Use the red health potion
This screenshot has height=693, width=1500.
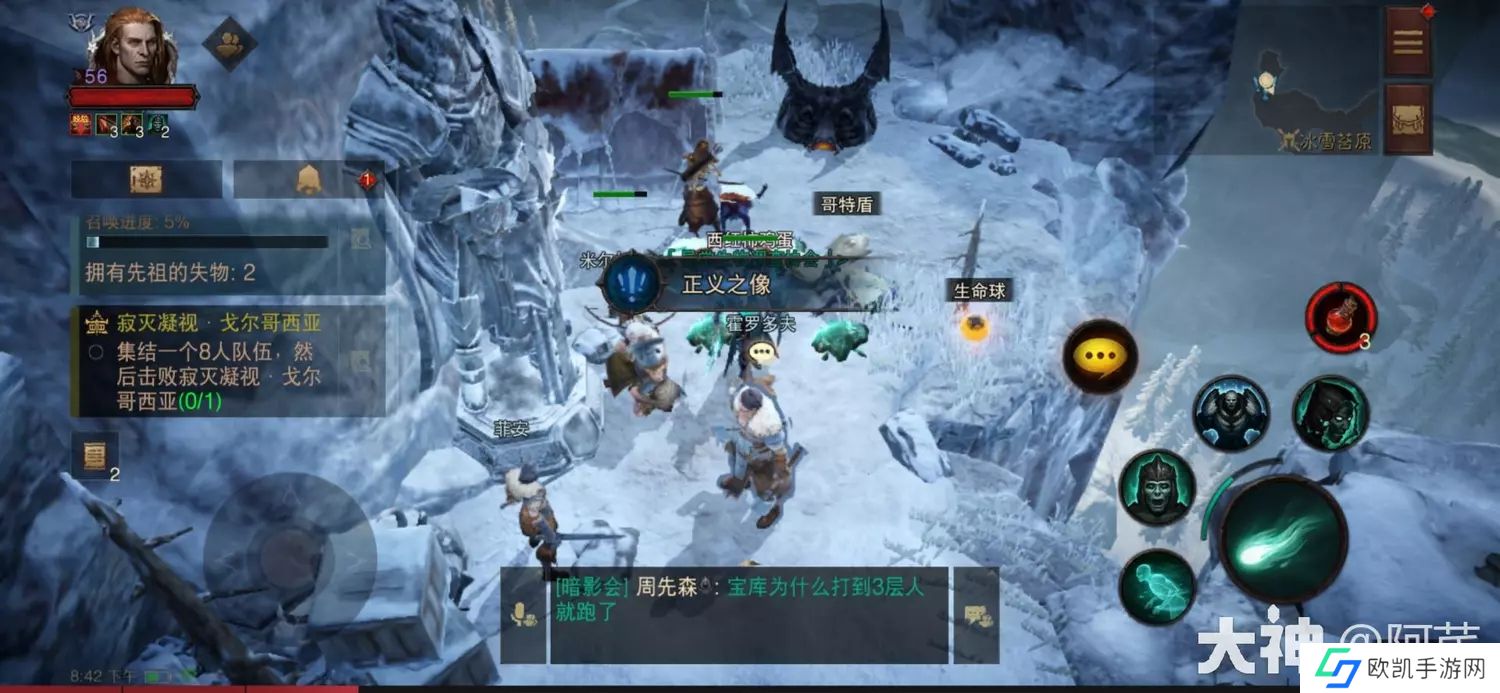coord(1341,318)
